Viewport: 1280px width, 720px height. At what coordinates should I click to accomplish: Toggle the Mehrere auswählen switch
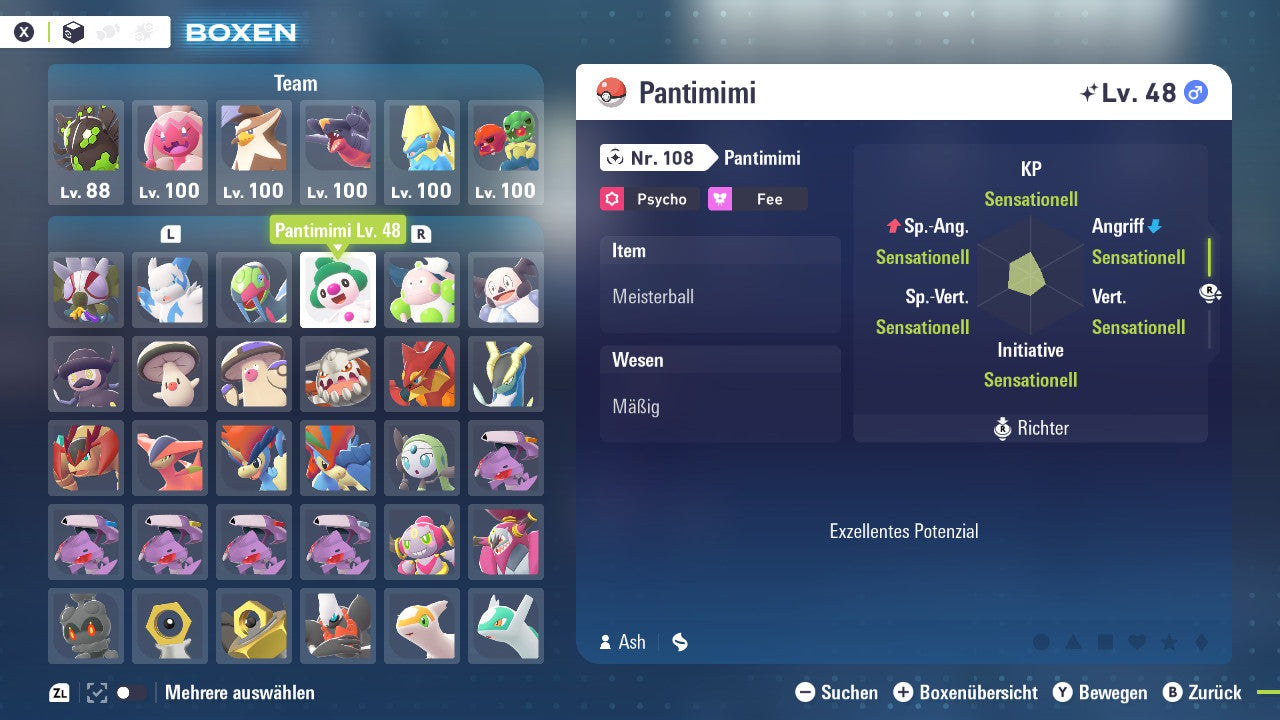pos(128,692)
